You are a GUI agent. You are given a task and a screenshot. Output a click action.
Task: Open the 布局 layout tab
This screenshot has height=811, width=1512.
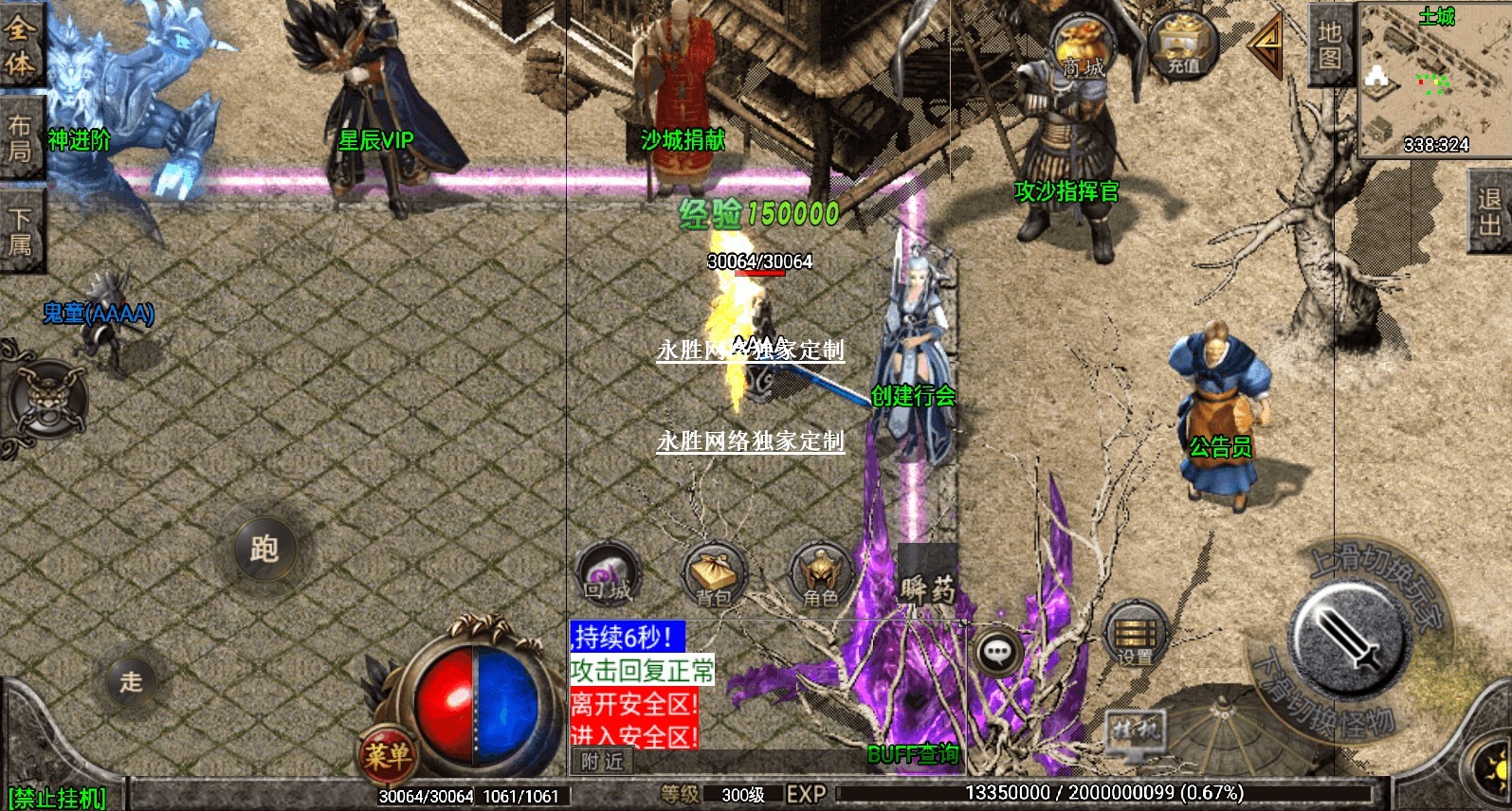pyautogui.click(x=20, y=138)
